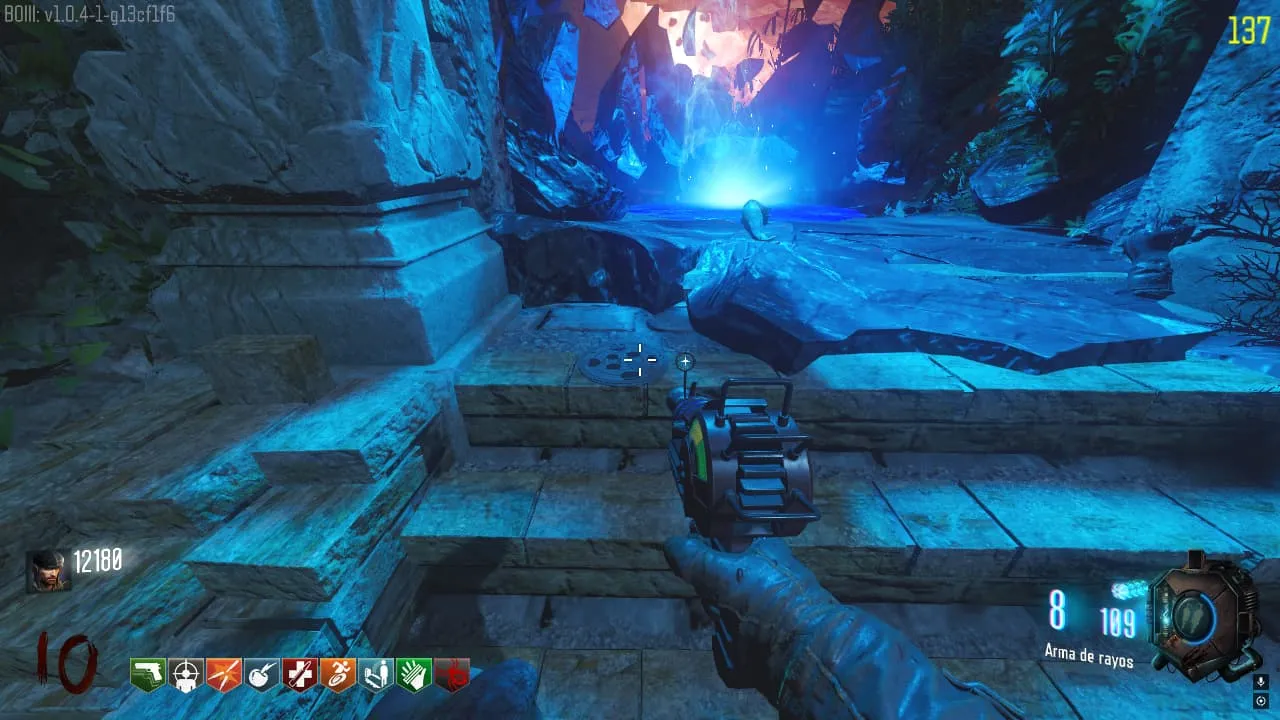
Task: Activate the Stamin-Up running man perk icon
Action: point(338,675)
